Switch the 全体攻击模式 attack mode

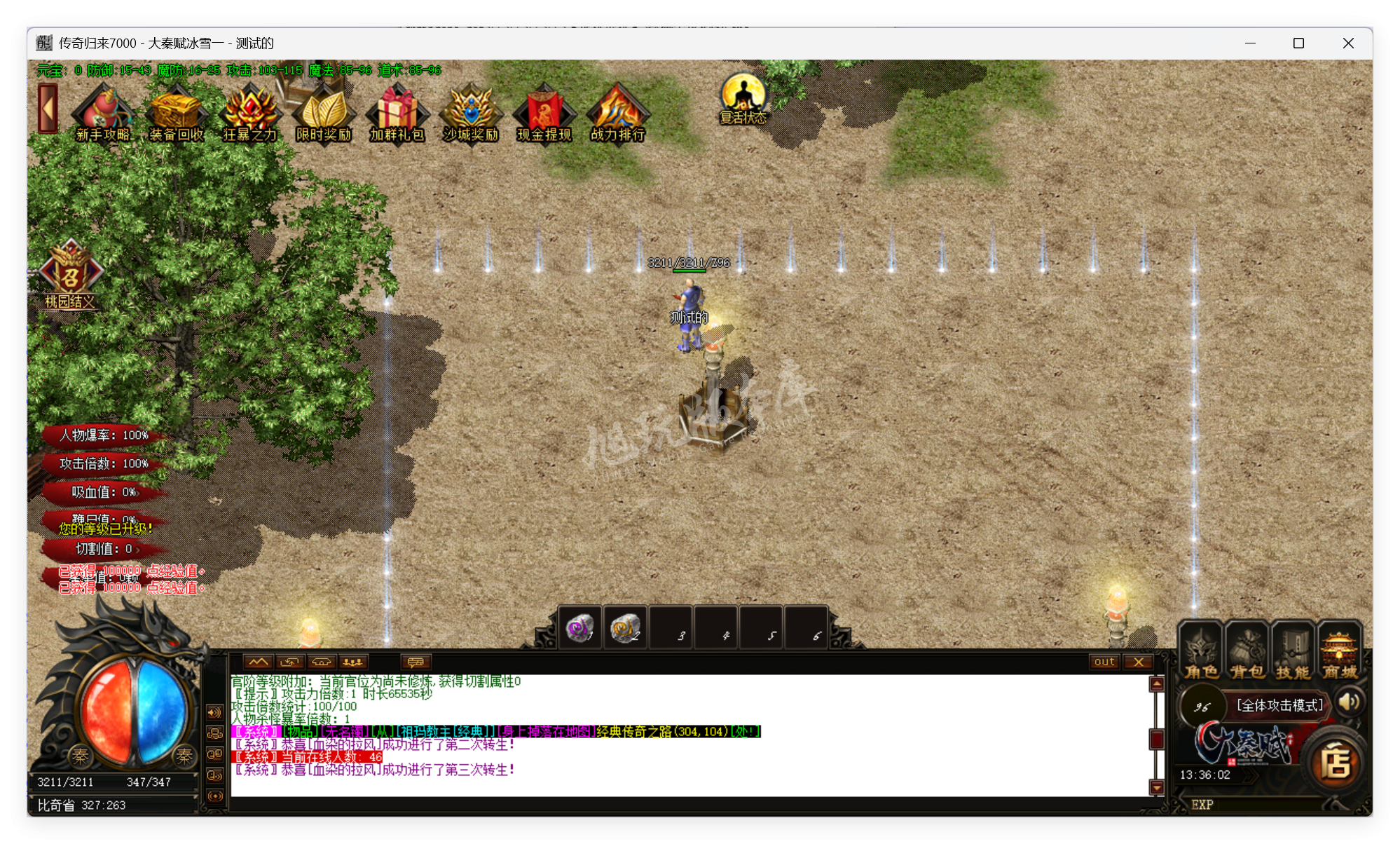[1280, 705]
